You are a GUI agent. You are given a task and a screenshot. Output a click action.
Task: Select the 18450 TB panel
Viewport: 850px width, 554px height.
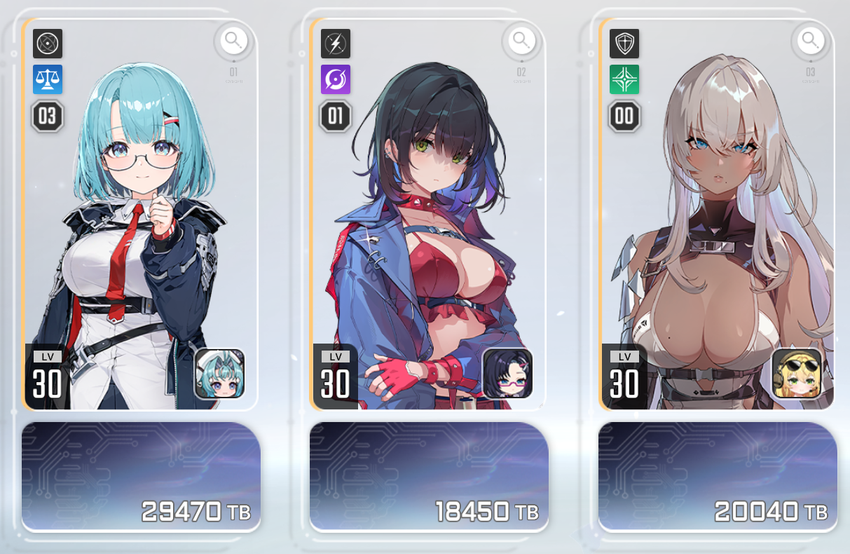pyautogui.click(x=429, y=476)
